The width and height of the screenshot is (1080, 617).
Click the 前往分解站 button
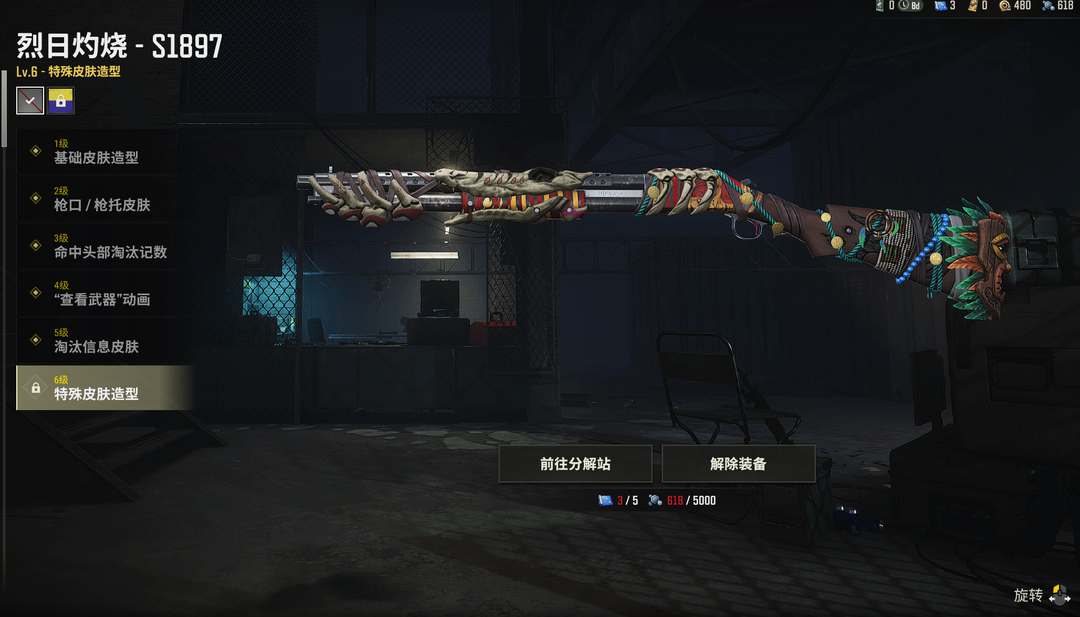575,464
